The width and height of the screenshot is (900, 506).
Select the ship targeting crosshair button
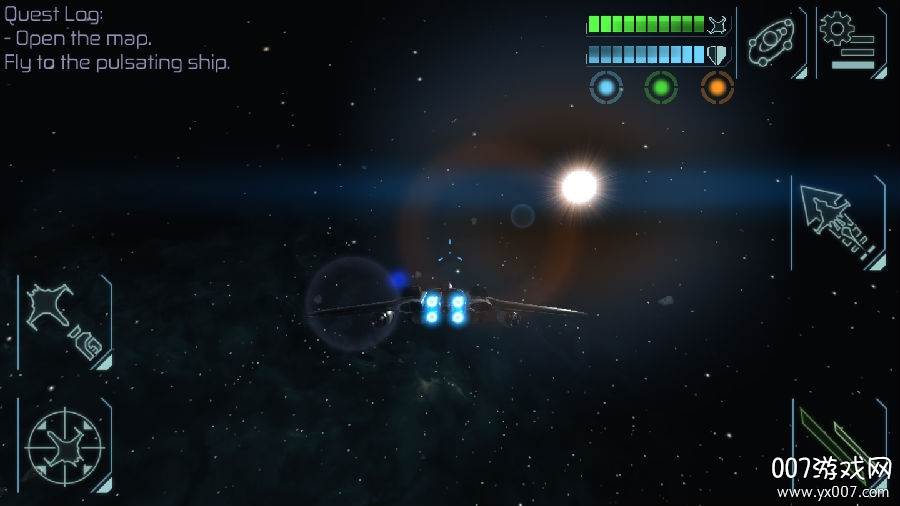click(x=63, y=444)
